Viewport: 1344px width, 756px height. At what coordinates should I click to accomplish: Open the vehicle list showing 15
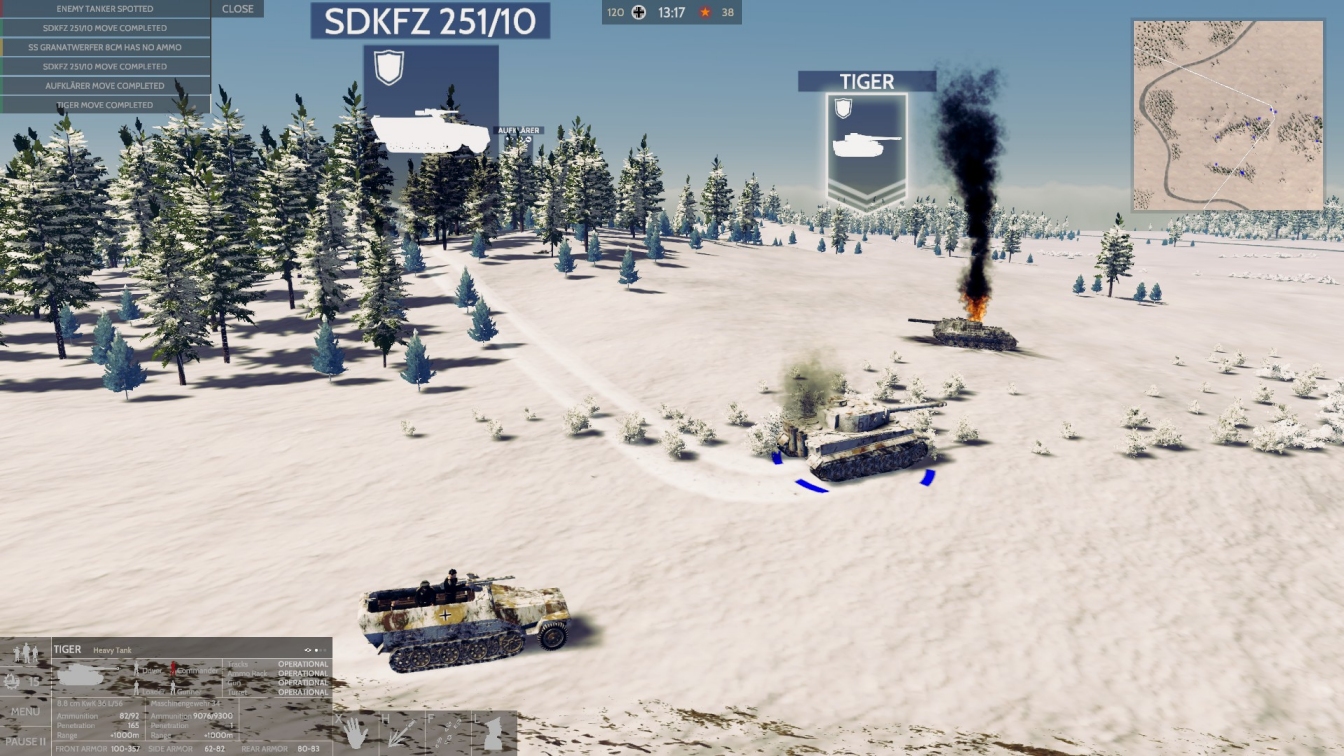point(25,682)
